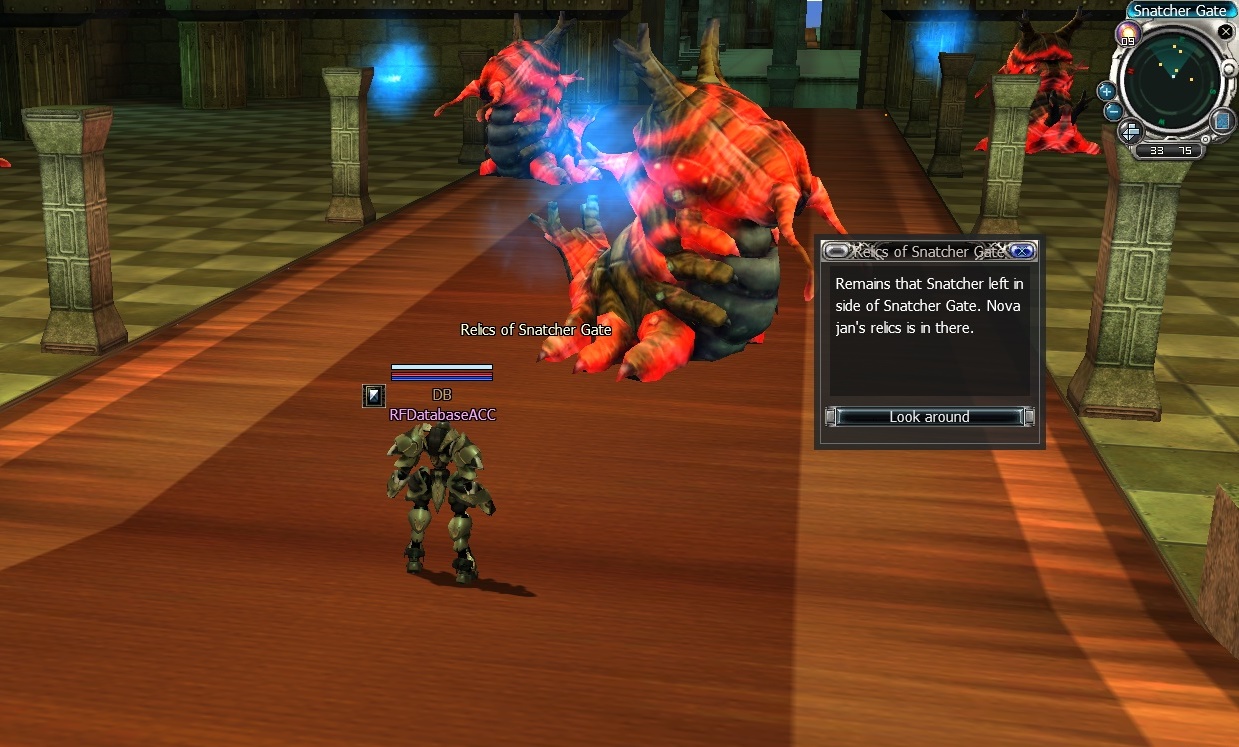Image resolution: width=1239 pixels, height=747 pixels.
Task: Click the small icon beside the DB name
Action: [373, 396]
